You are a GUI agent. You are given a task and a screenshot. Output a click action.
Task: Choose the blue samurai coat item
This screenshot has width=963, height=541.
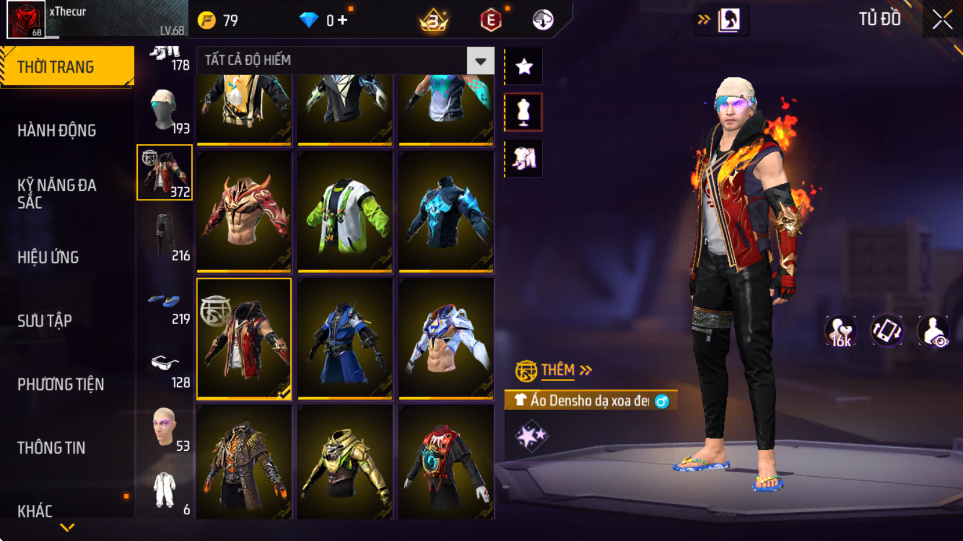[346, 338]
